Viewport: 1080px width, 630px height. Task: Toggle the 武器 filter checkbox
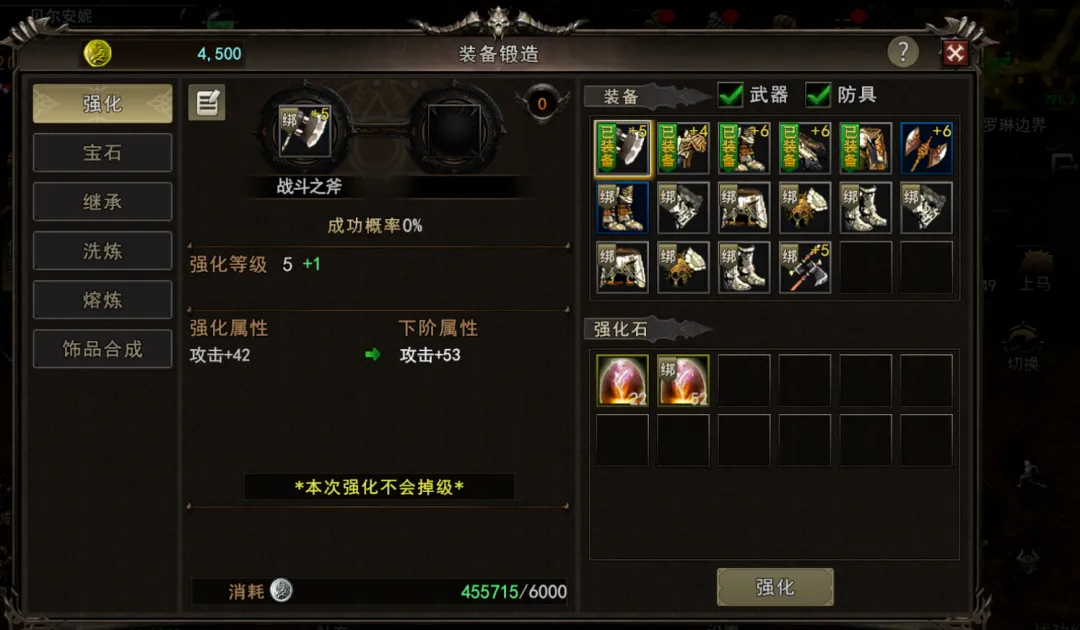click(731, 95)
